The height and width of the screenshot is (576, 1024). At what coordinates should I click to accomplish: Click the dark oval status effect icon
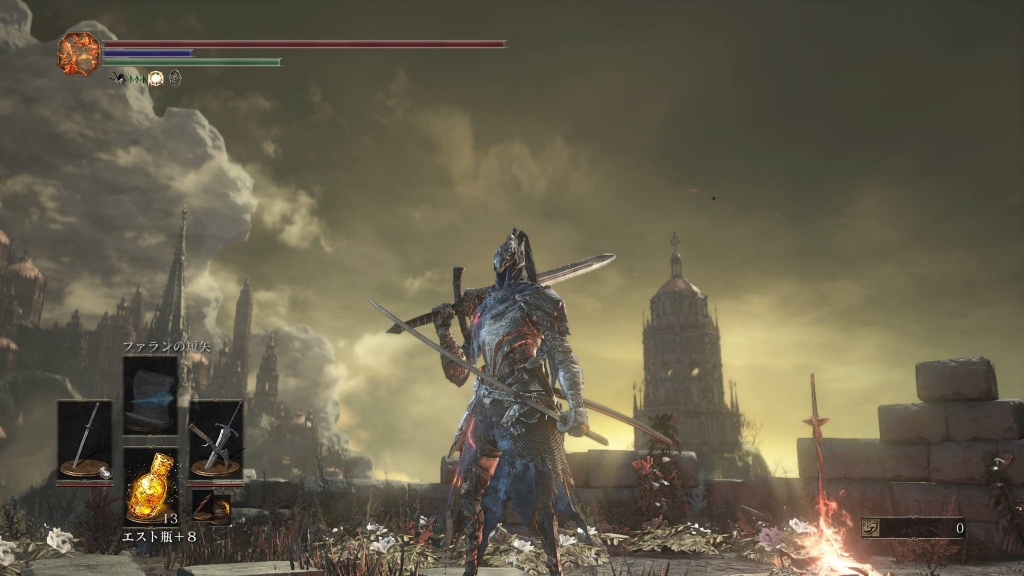pyautogui.click(x=175, y=78)
